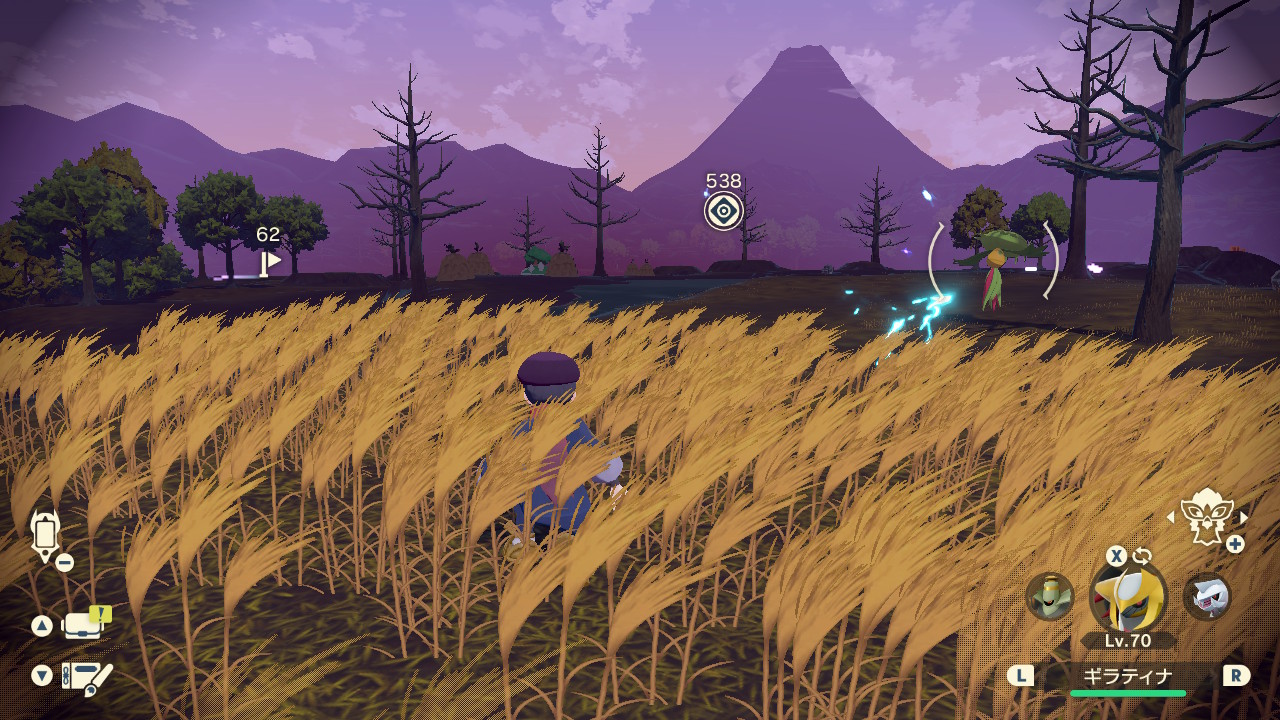The image size is (1280, 720).
Task: Open the satchel bag icon
Action: point(84,625)
